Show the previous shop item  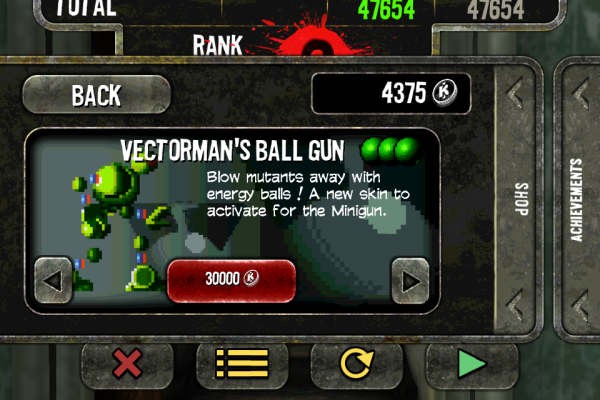53,280
